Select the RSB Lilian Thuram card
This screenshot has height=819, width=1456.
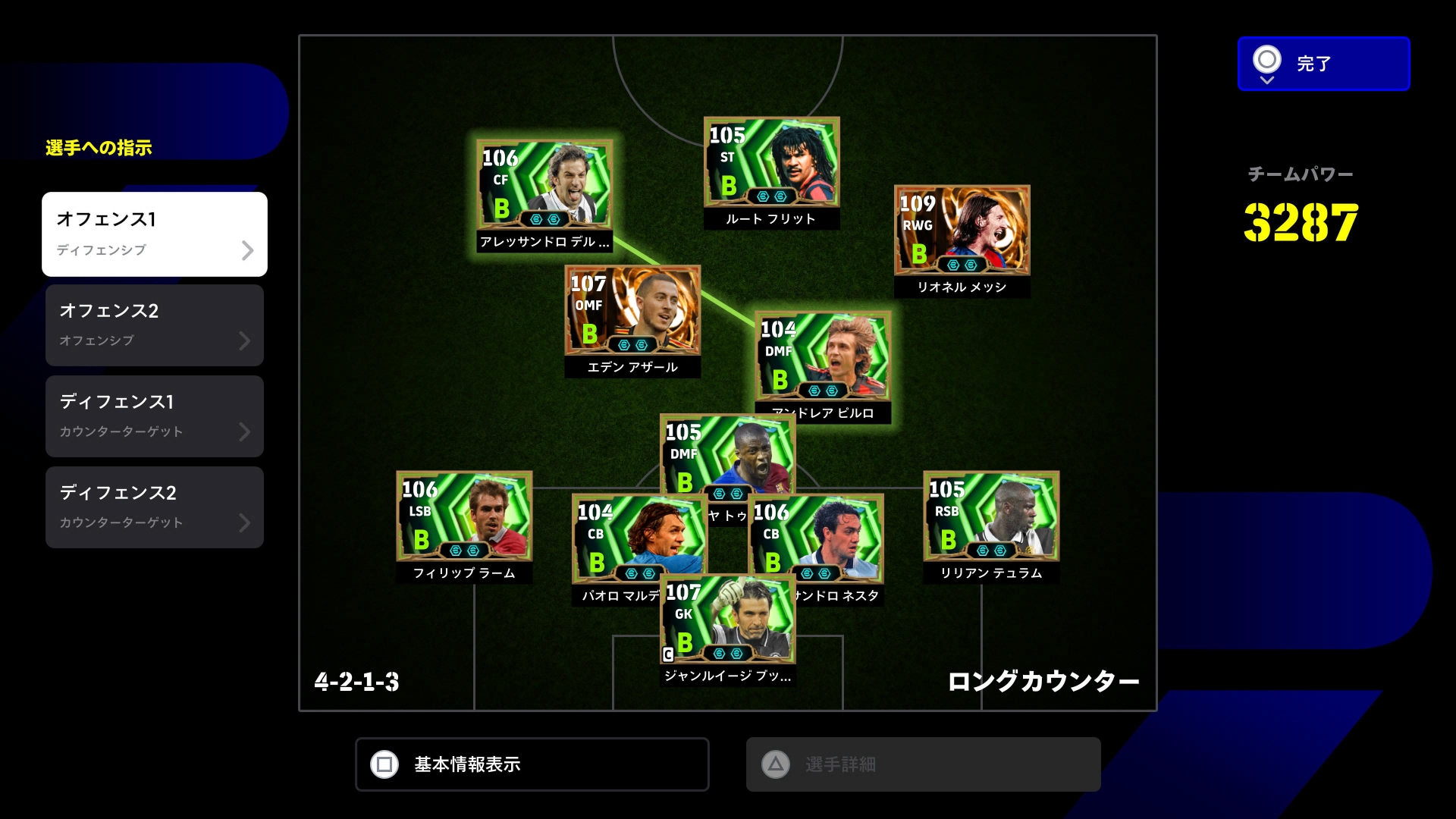(991, 517)
